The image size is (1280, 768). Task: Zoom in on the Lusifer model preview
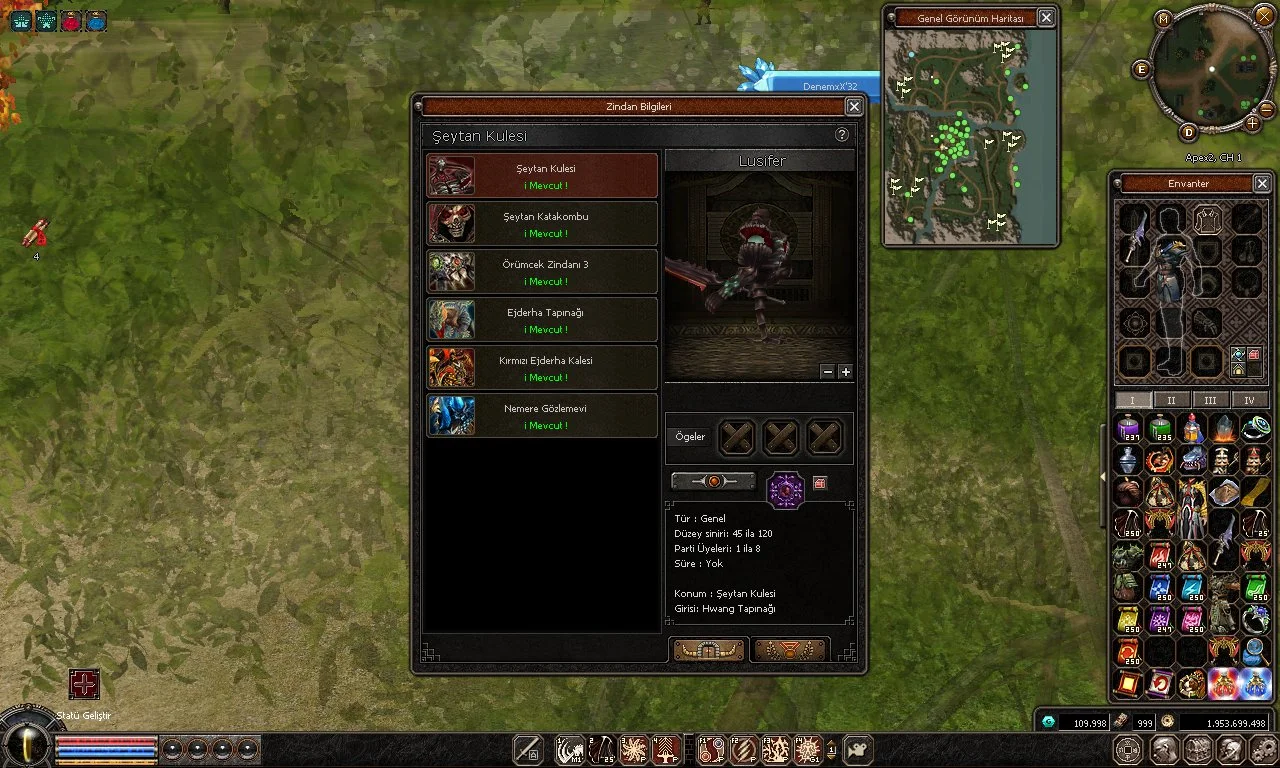[x=846, y=372]
